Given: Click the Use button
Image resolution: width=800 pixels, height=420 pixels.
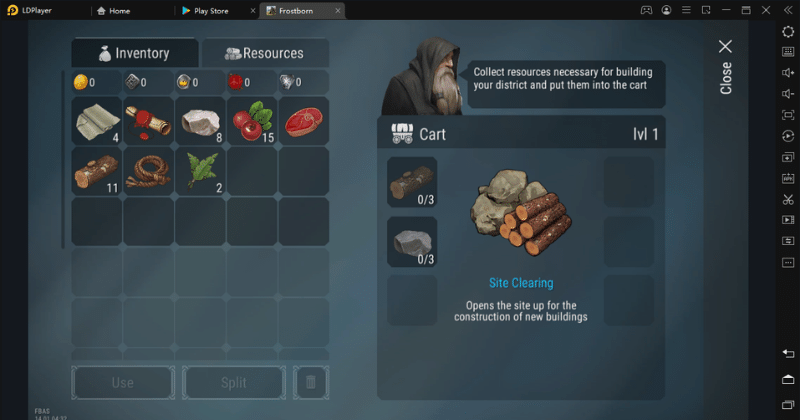Looking at the screenshot, I should (122, 382).
